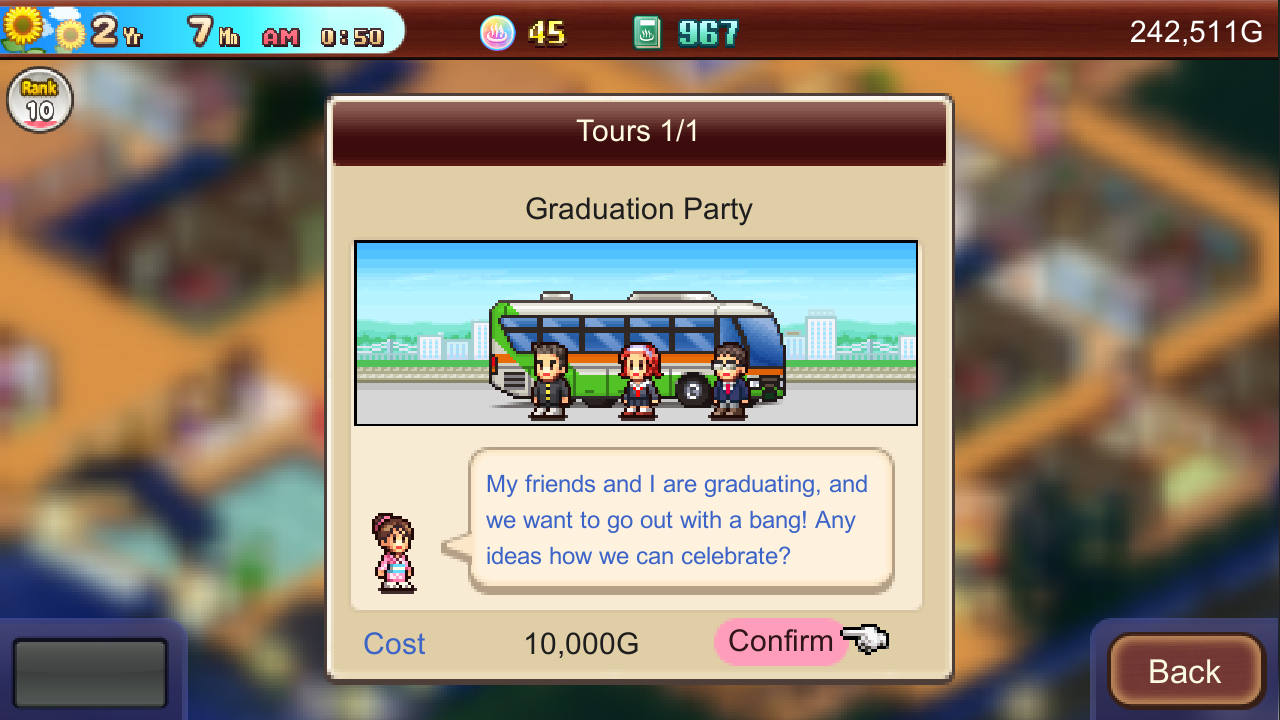Click the tour bus preview image
This screenshot has height=720, width=1280.
[637, 331]
